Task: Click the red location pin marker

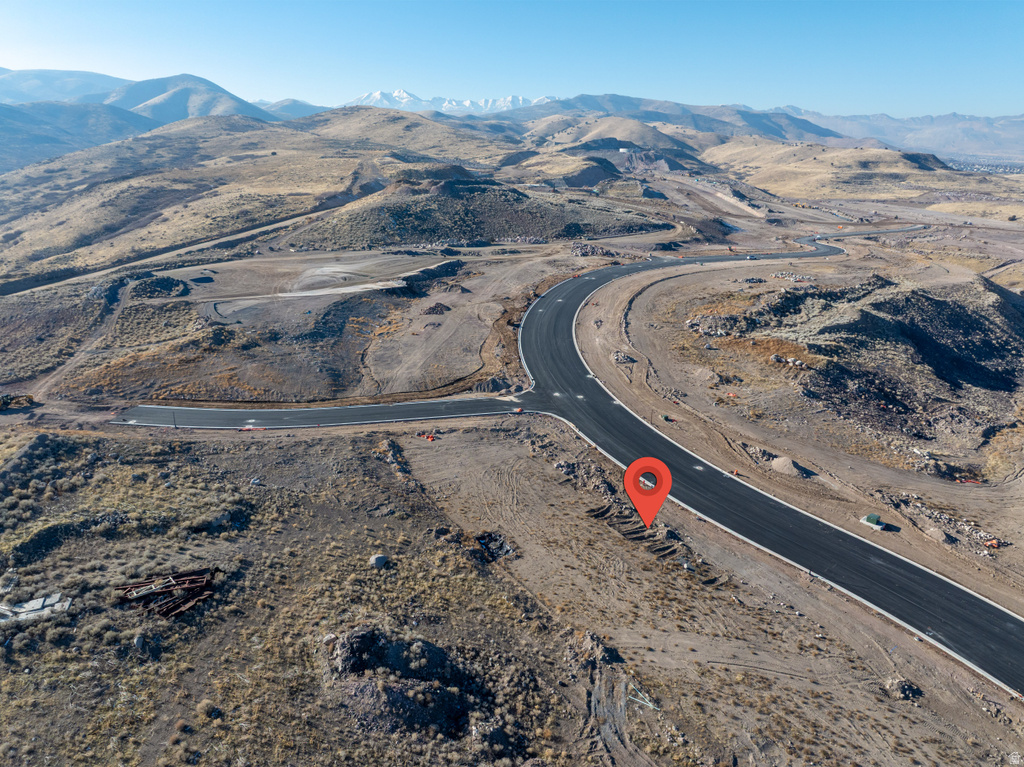Action: [647, 485]
